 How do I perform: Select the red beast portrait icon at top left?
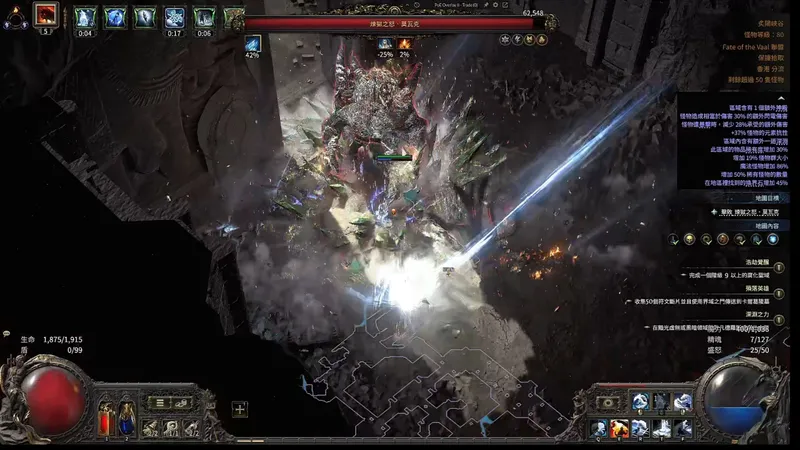coord(46,14)
